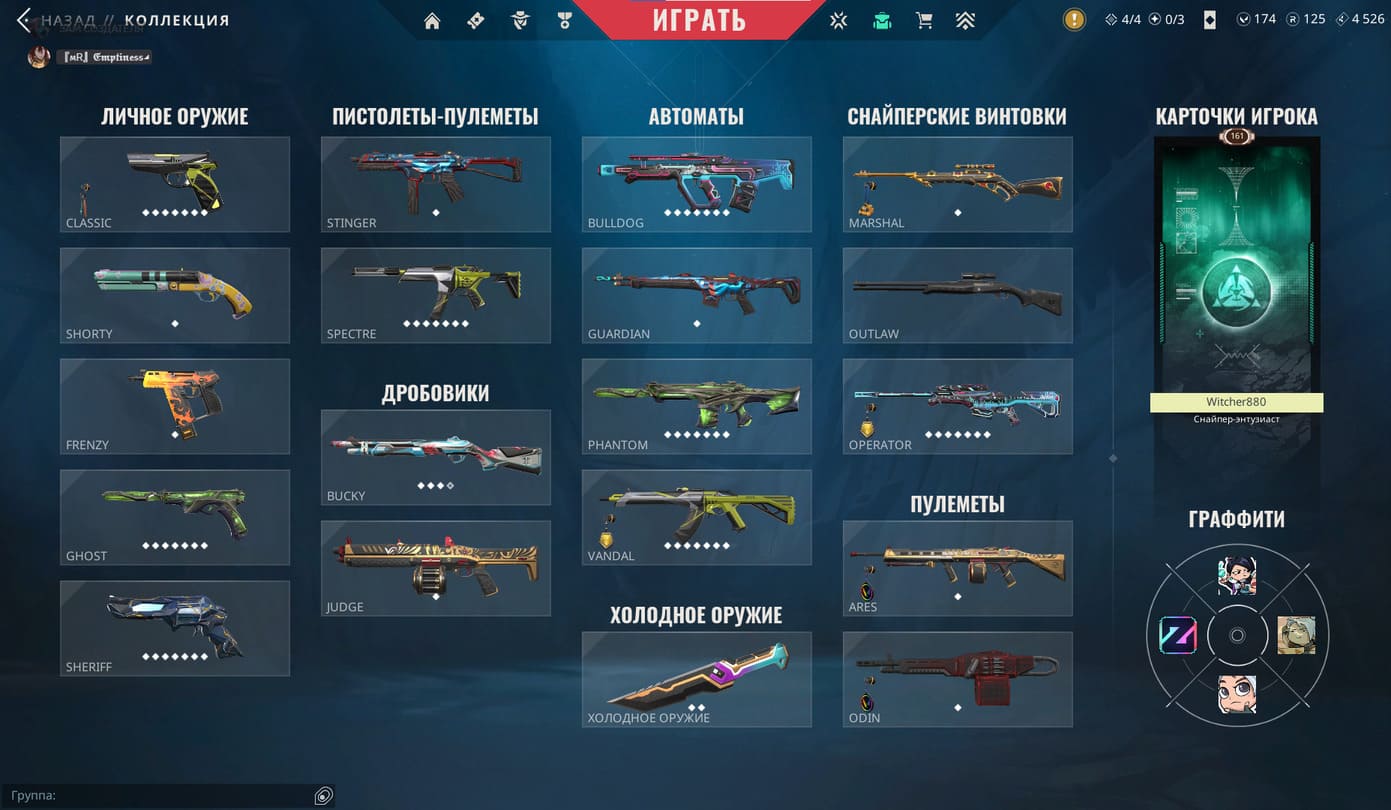This screenshot has width=1391, height=810.
Task: Start a match with the ИГРАТЬ button
Action: [x=699, y=19]
